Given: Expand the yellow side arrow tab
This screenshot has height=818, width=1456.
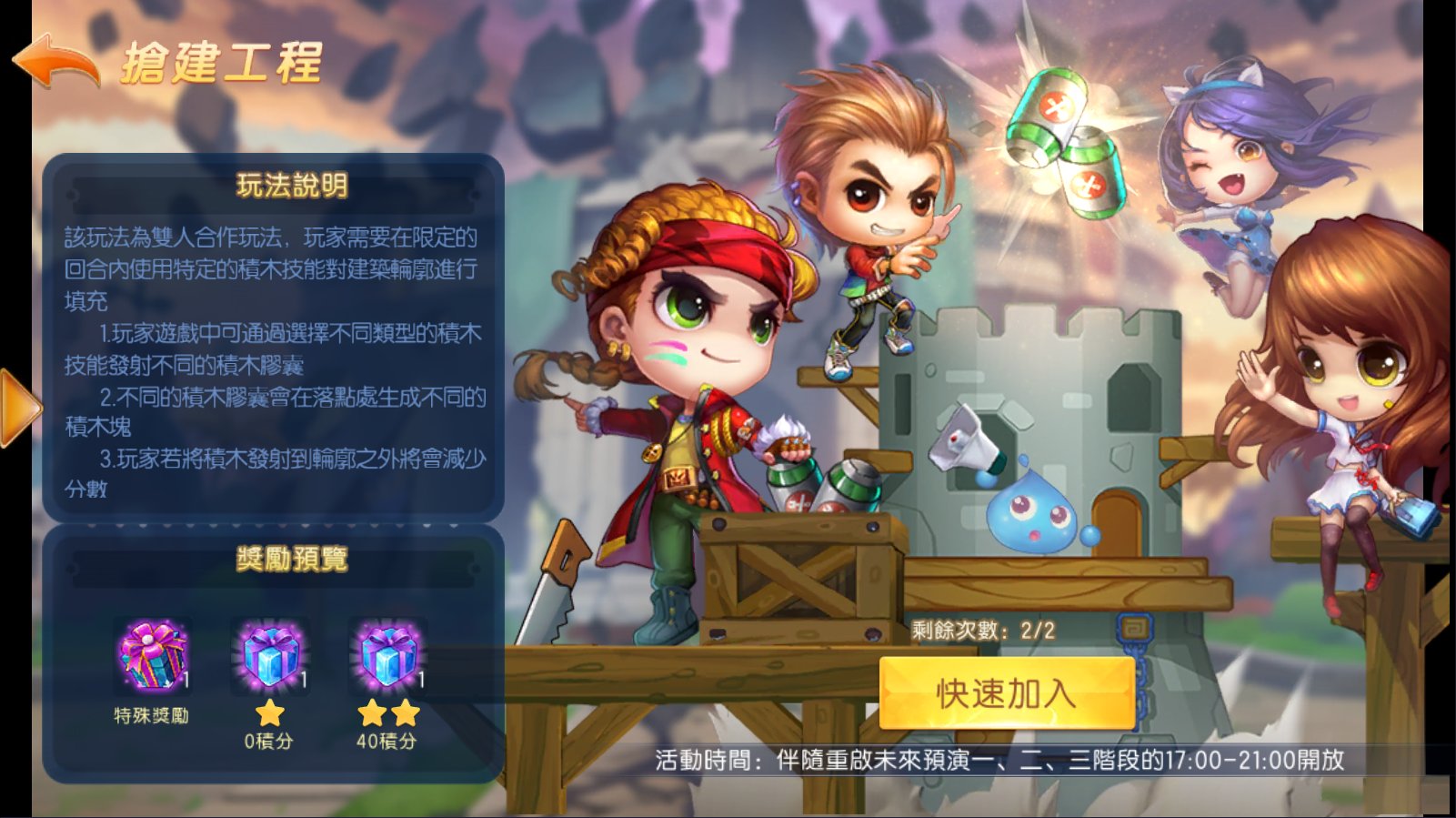Looking at the screenshot, I should (18, 408).
